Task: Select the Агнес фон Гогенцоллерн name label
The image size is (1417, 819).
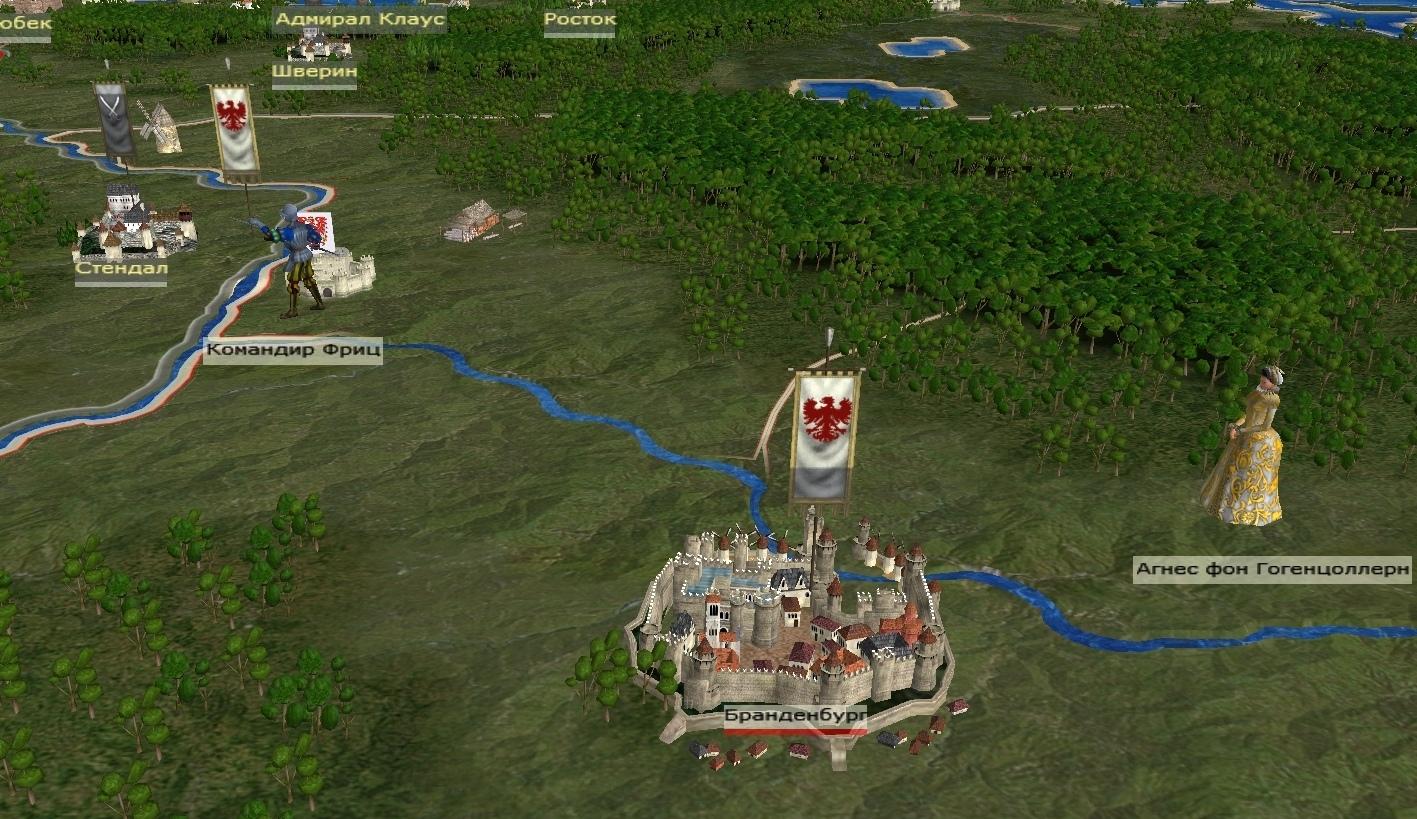Action: [1272, 571]
